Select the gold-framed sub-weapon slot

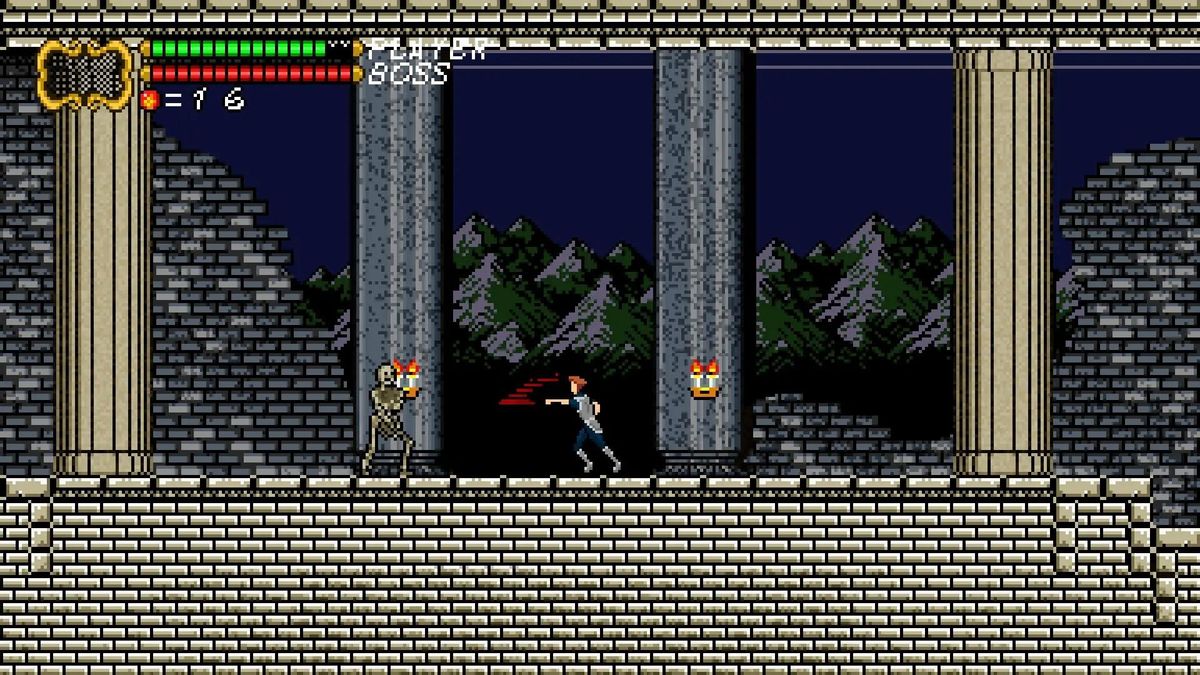click(86, 73)
